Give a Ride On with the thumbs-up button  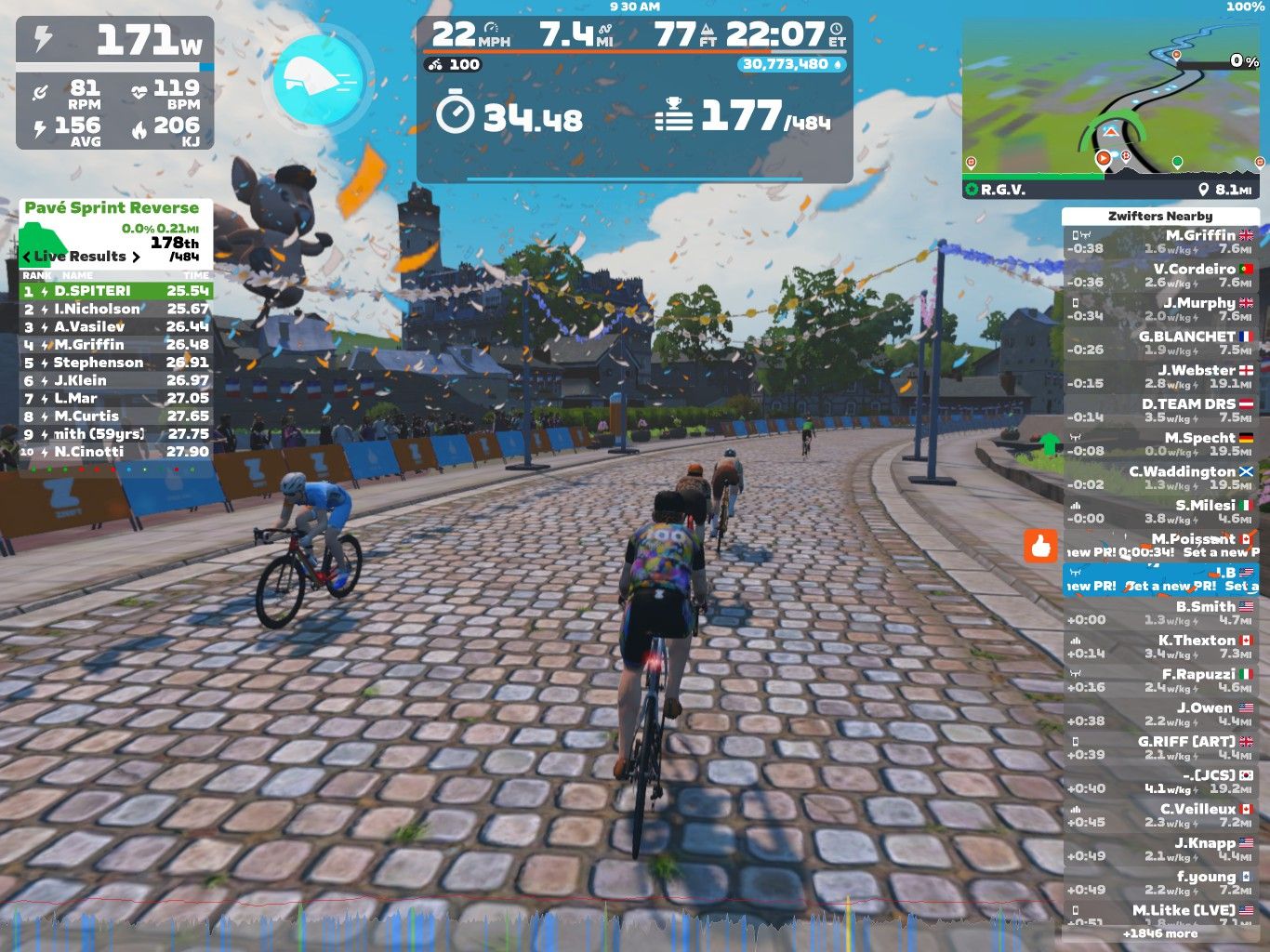tap(1041, 547)
